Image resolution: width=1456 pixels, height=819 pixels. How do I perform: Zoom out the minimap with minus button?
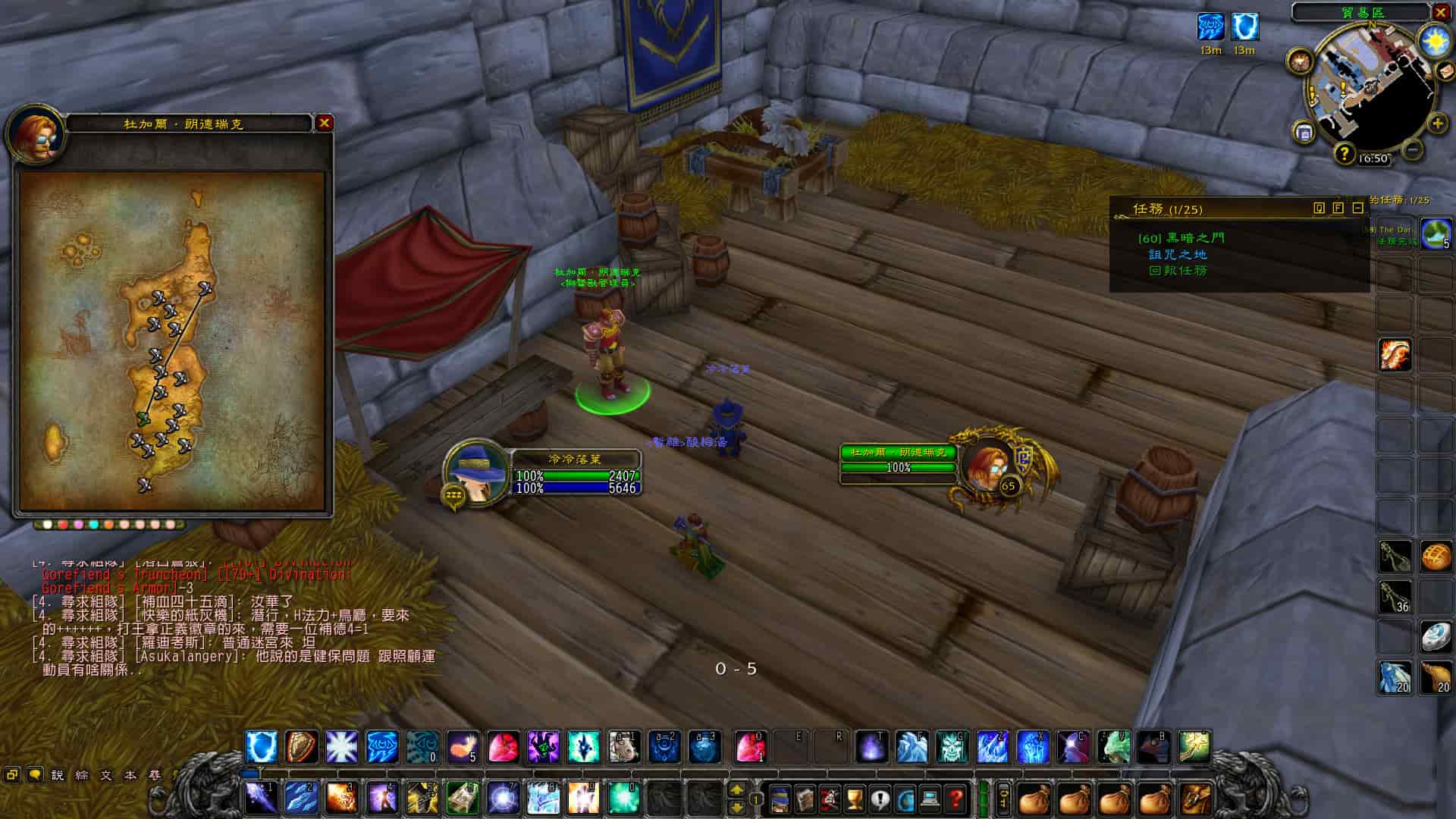1412,149
